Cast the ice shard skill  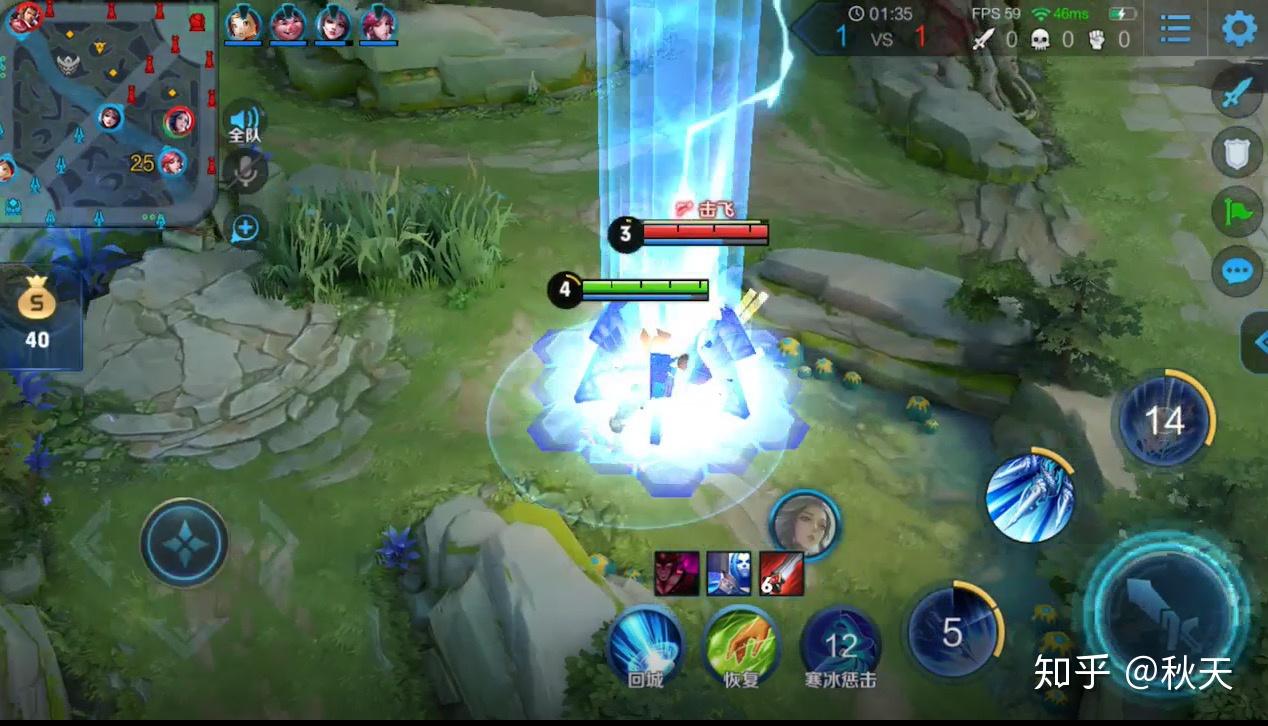[1030, 498]
